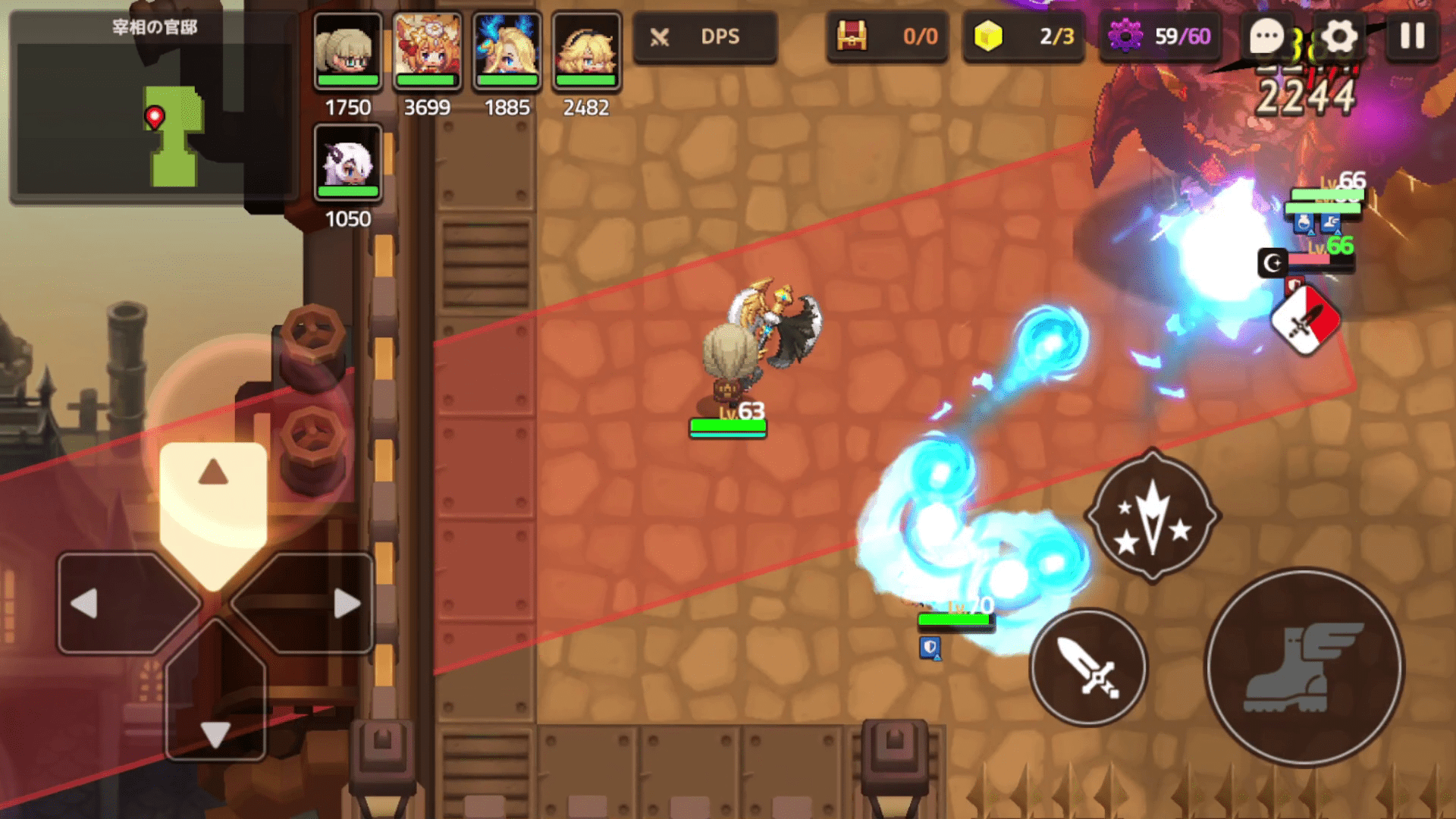Move up with the D-pad arrow
The height and width of the screenshot is (819, 1456).
tap(213, 473)
